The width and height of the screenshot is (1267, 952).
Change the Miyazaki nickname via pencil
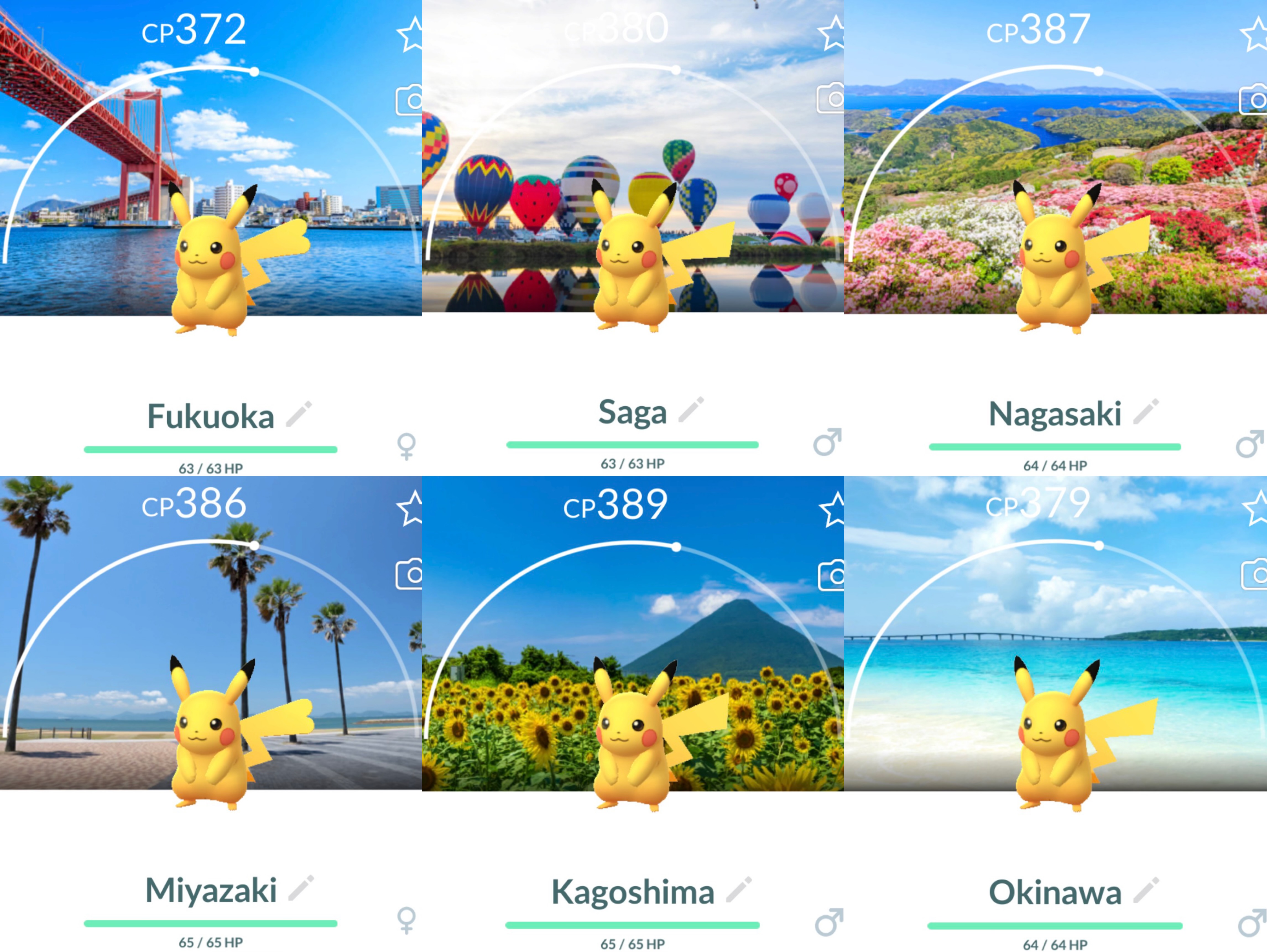tap(301, 888)
